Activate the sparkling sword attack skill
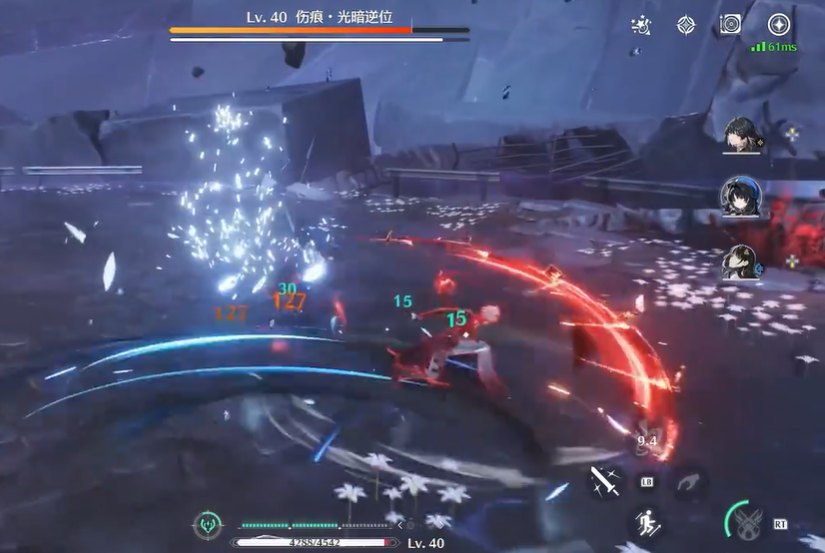The image size is (825, 553). (604, 482)
